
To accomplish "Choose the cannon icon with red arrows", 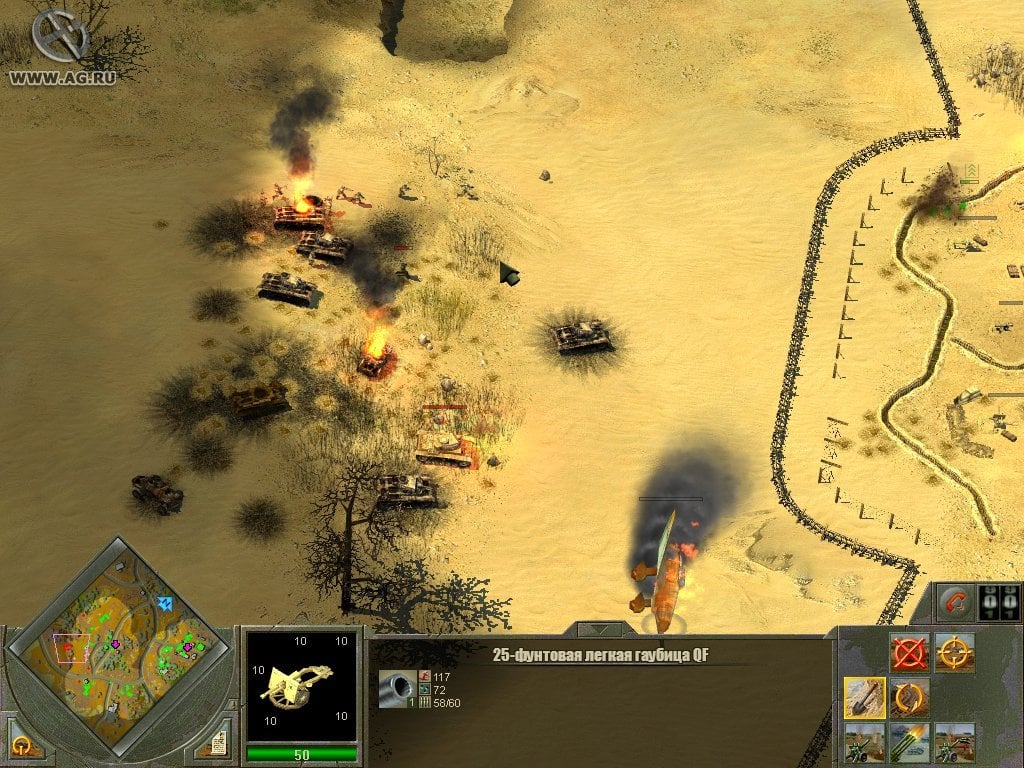I will click(x=955, y=742).
